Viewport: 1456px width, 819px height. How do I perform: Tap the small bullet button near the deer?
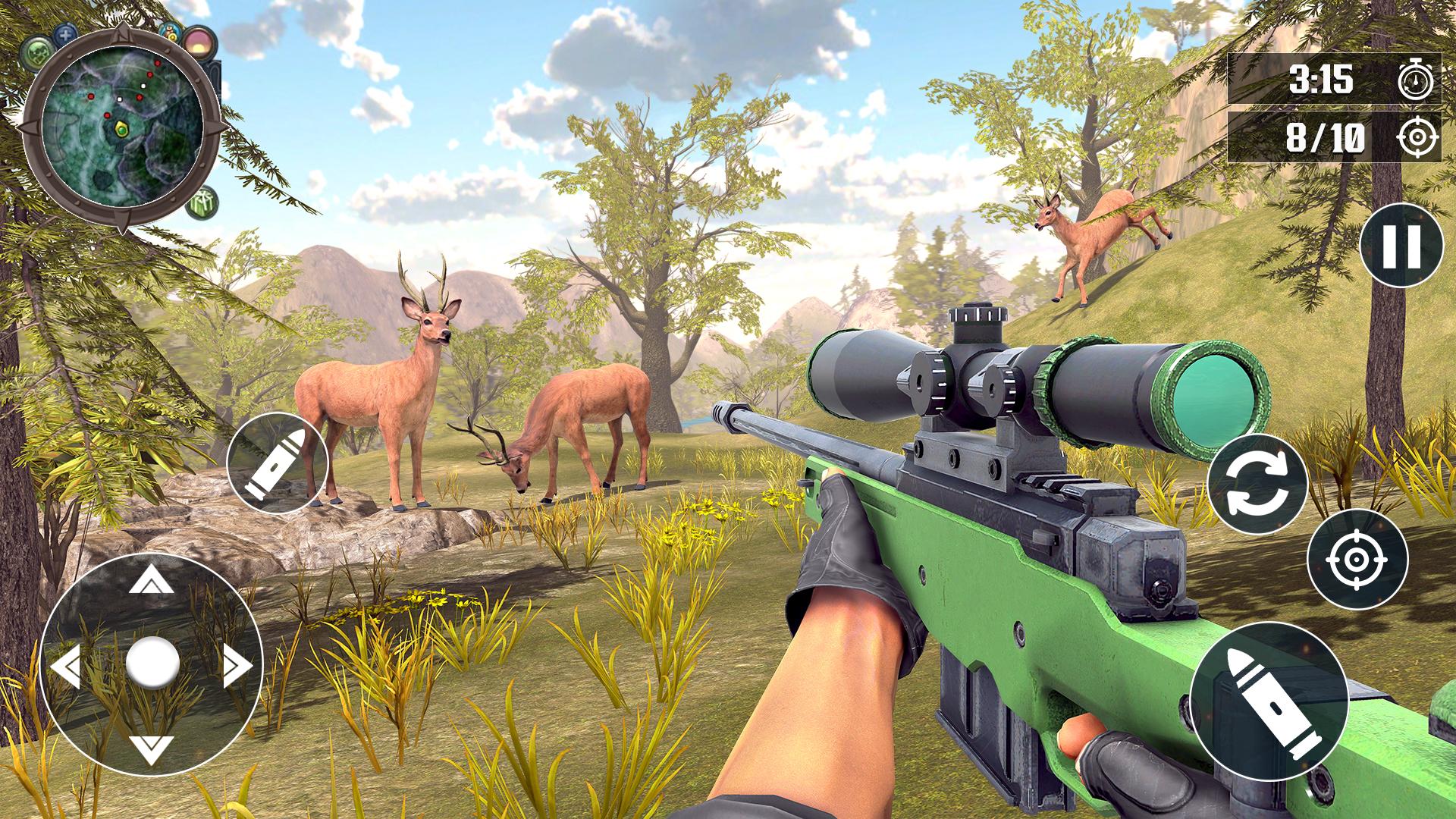coord(277,463)
